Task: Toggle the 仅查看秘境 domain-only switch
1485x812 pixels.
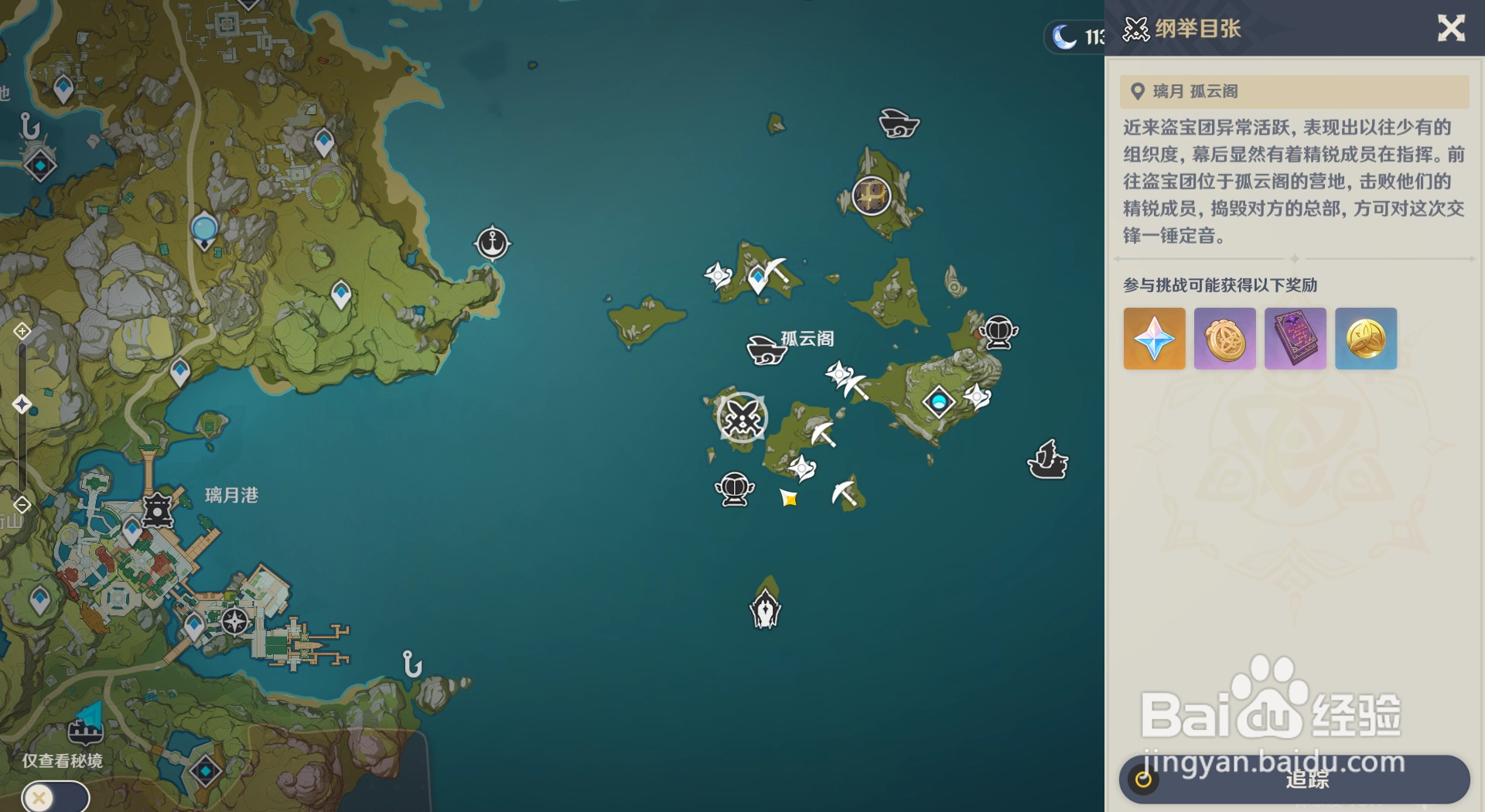Action: click(x=55, y=797)
